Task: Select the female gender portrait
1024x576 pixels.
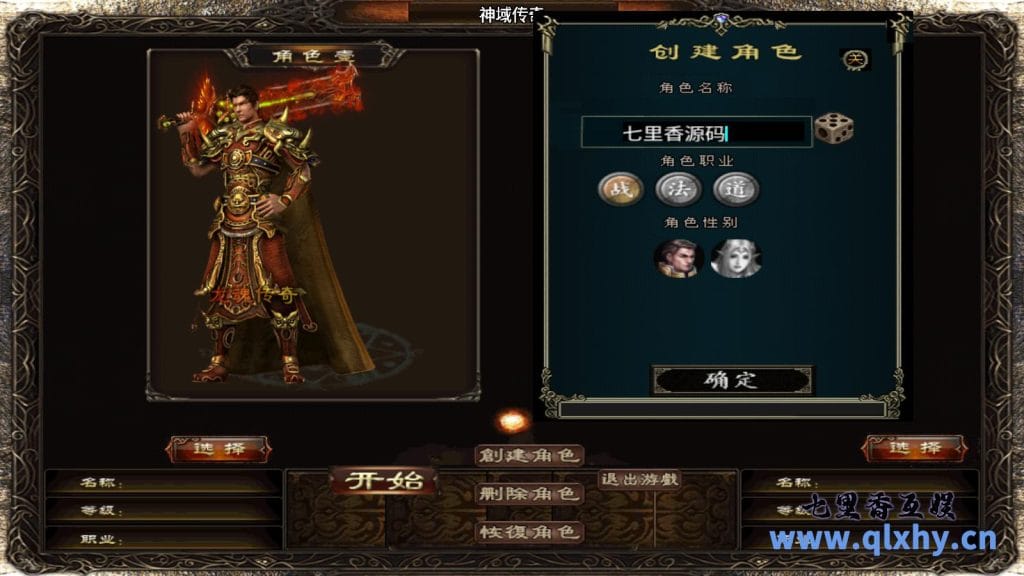Action: 735,257
